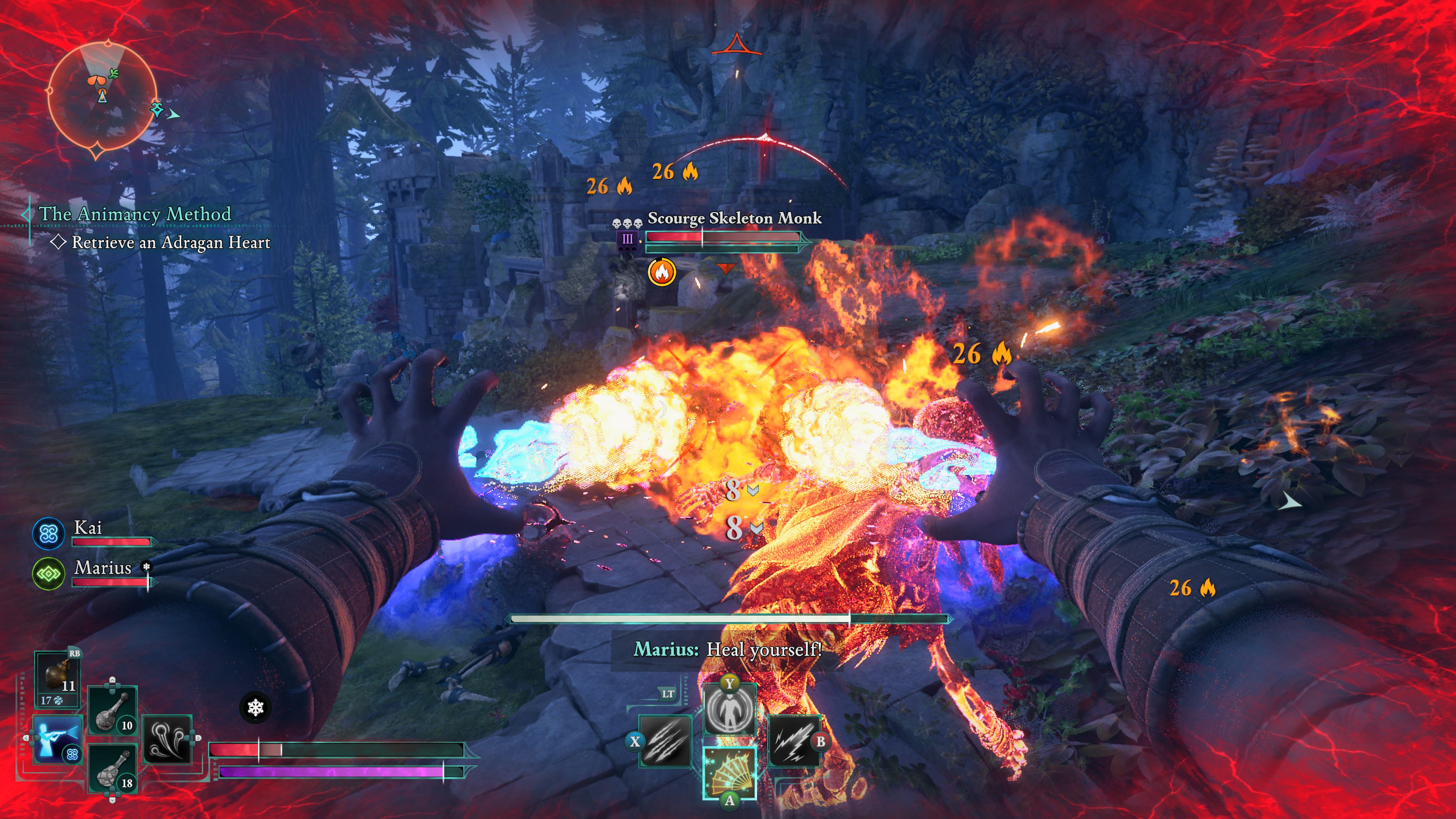The height and width of the screenshot is (819, 1456).
Task: Use the grenade throwable slot
Action: [58, 677]
